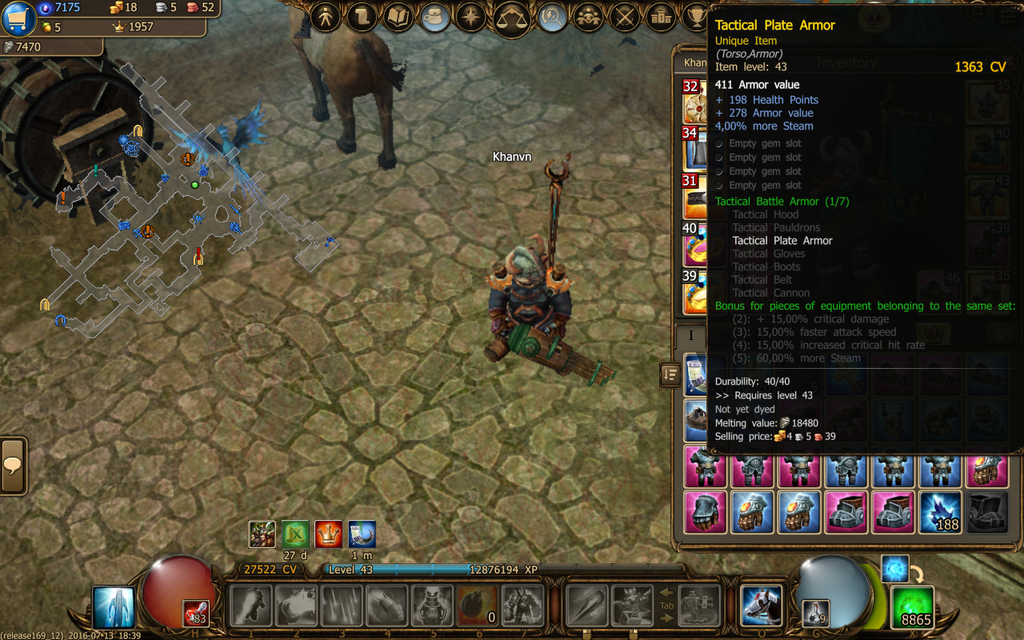The height and width of the screenshot is (640, 1024).
Task: Click the crown buff icon
Action: click(328, 534)
